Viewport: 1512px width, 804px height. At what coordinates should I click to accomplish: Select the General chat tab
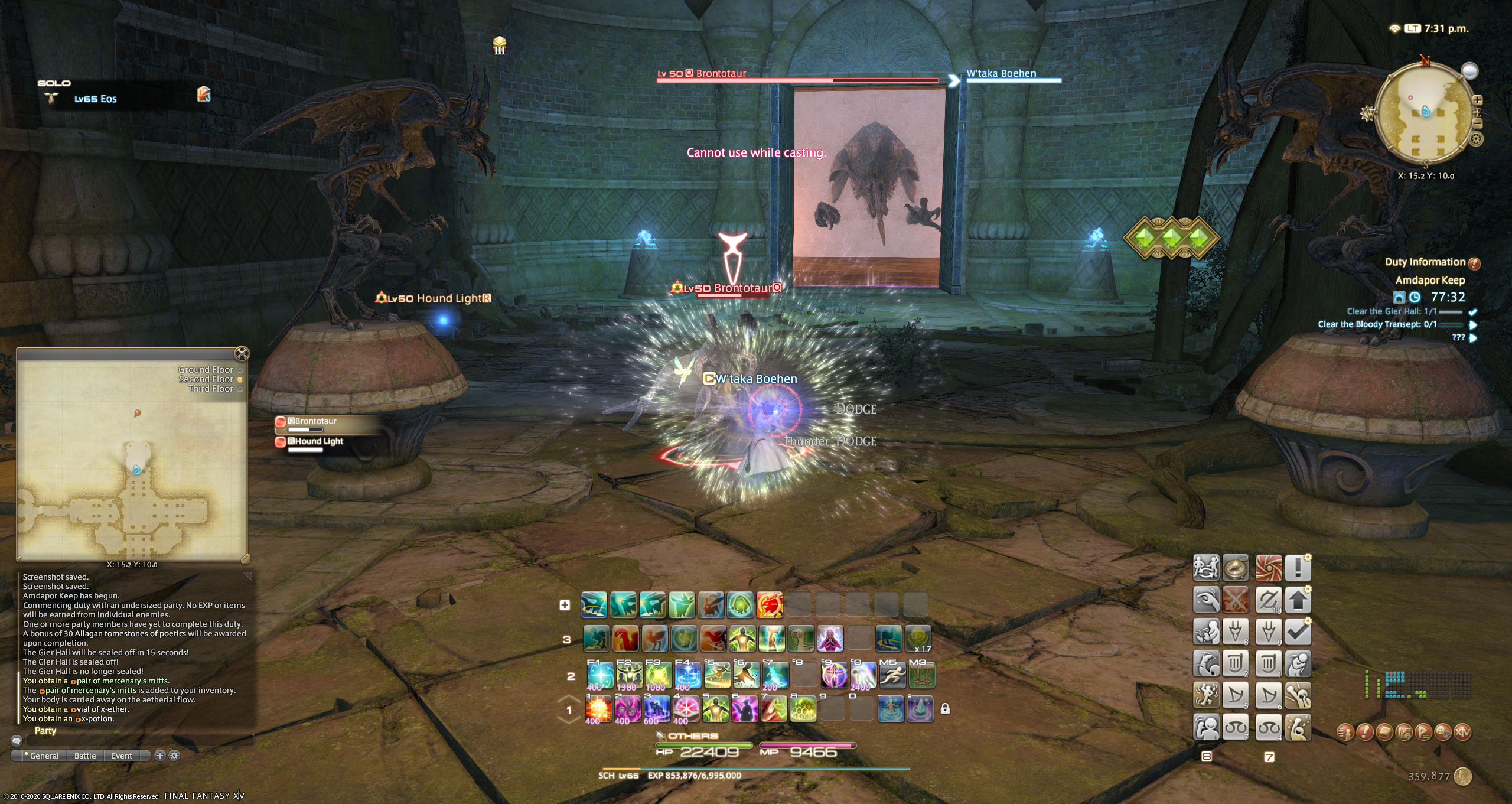tap(44, 756)
